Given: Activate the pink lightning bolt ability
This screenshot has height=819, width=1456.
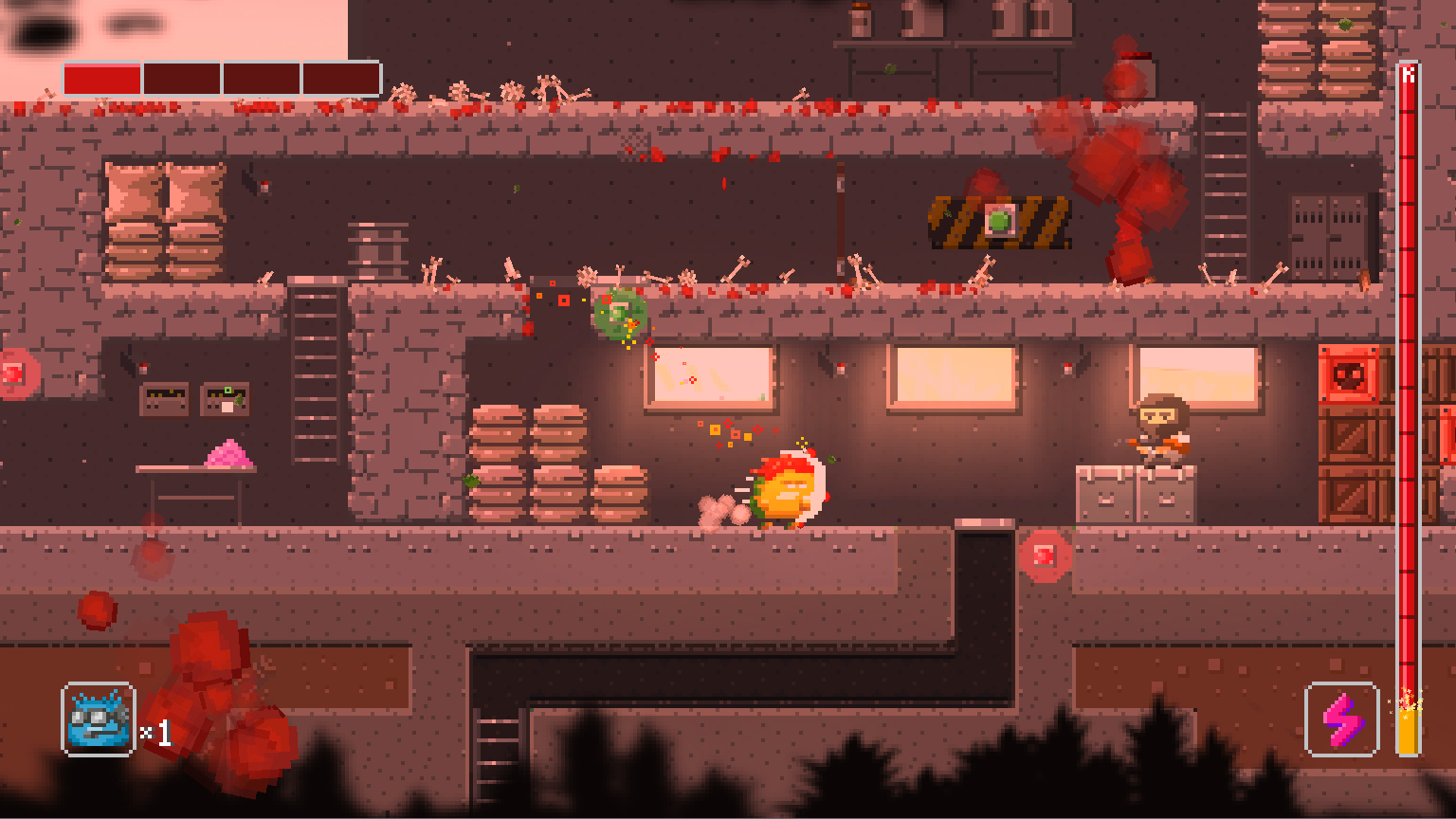Looking at the screenshot, I should click(1341, 719).
